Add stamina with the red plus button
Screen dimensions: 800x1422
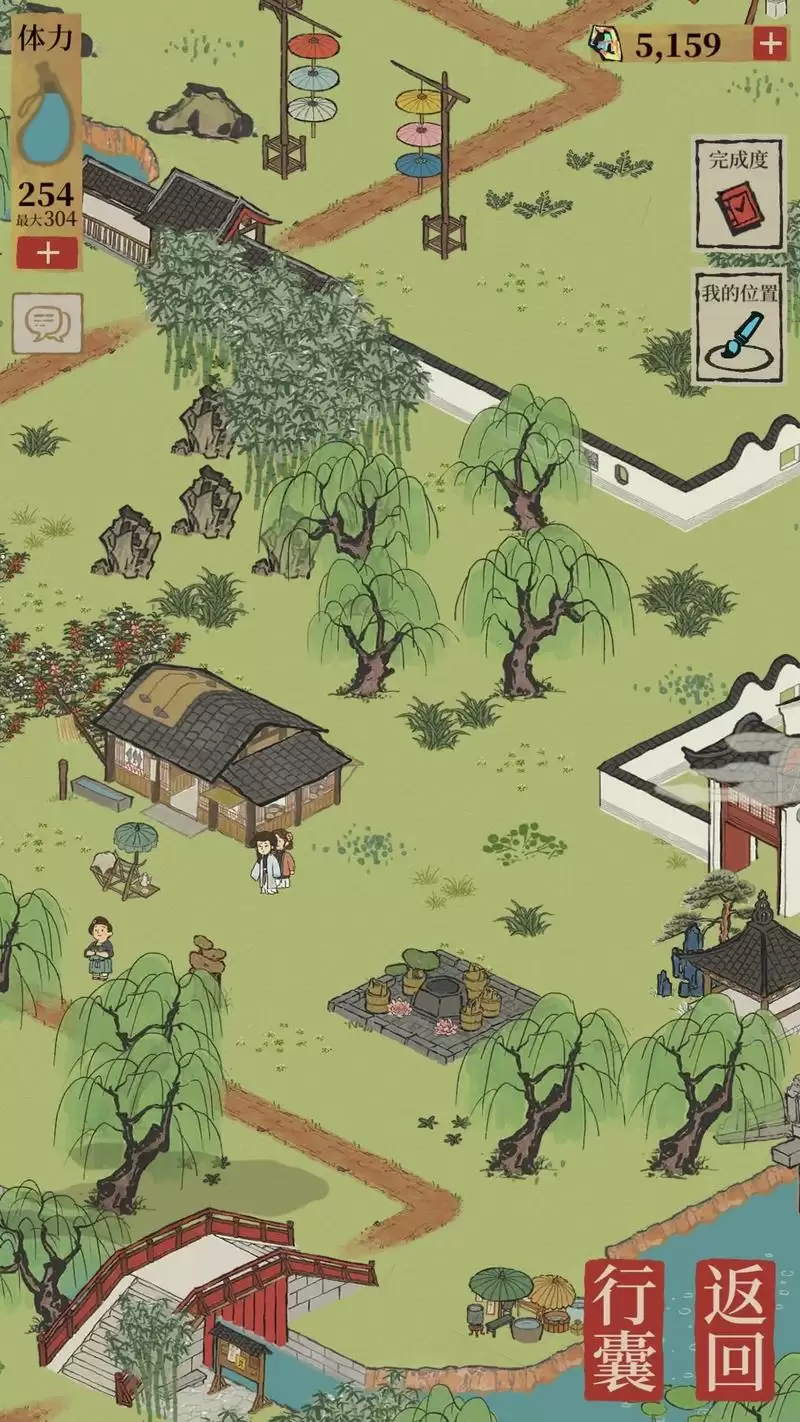click(47, 253)
